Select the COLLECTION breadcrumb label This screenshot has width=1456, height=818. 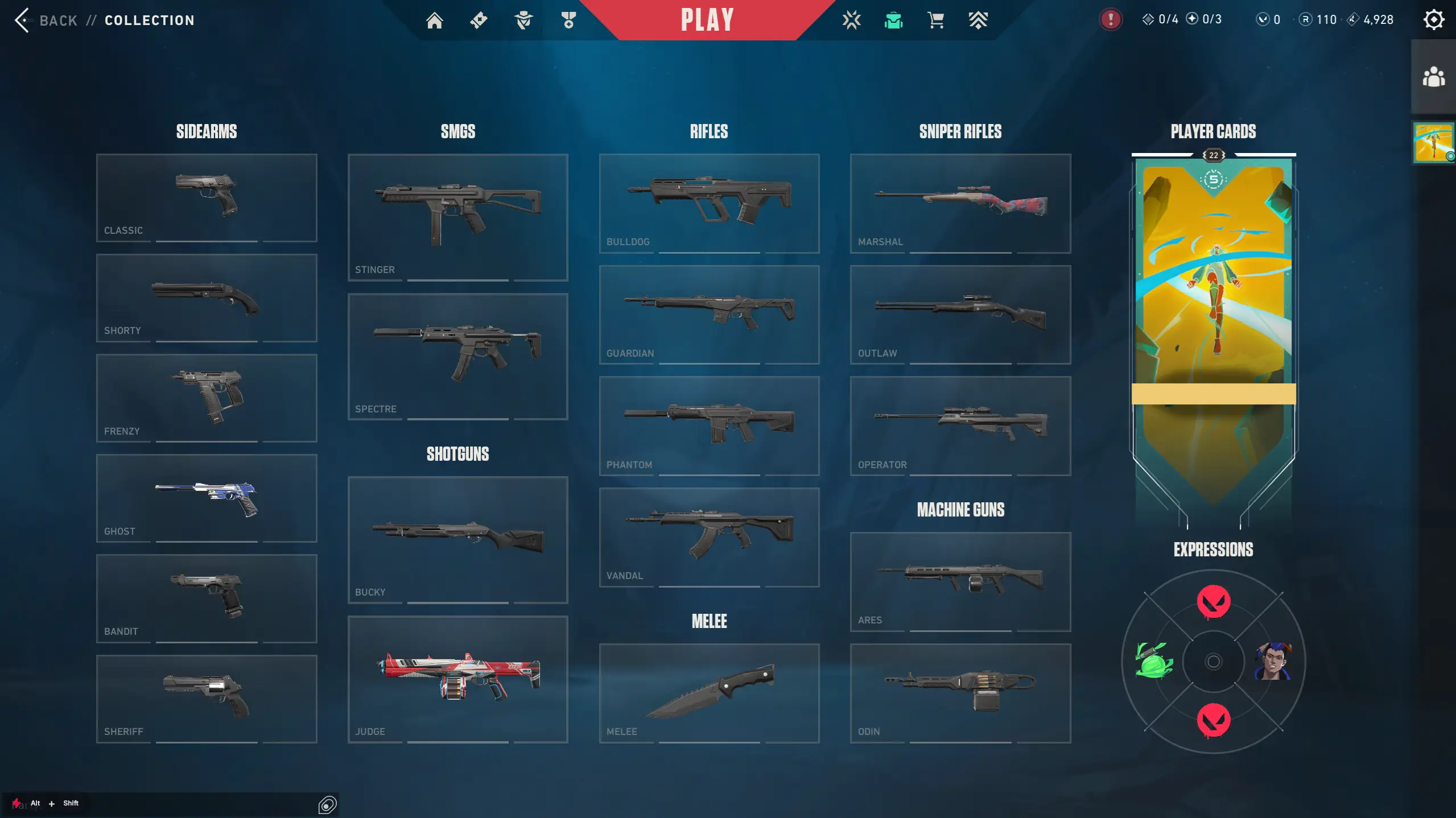[149, 20]
